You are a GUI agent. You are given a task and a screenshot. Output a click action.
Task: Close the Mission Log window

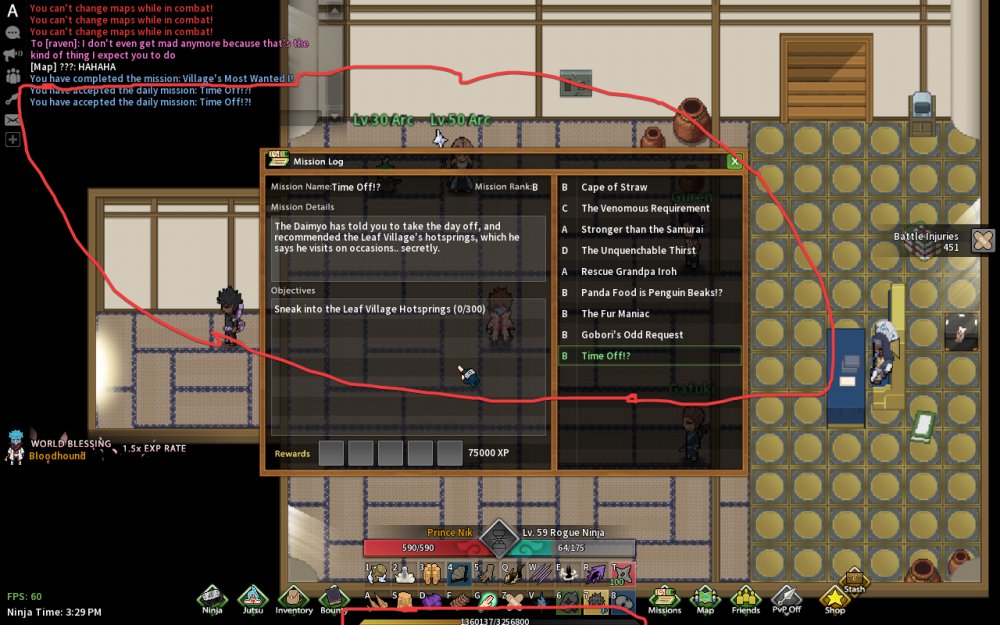[735, 161]
